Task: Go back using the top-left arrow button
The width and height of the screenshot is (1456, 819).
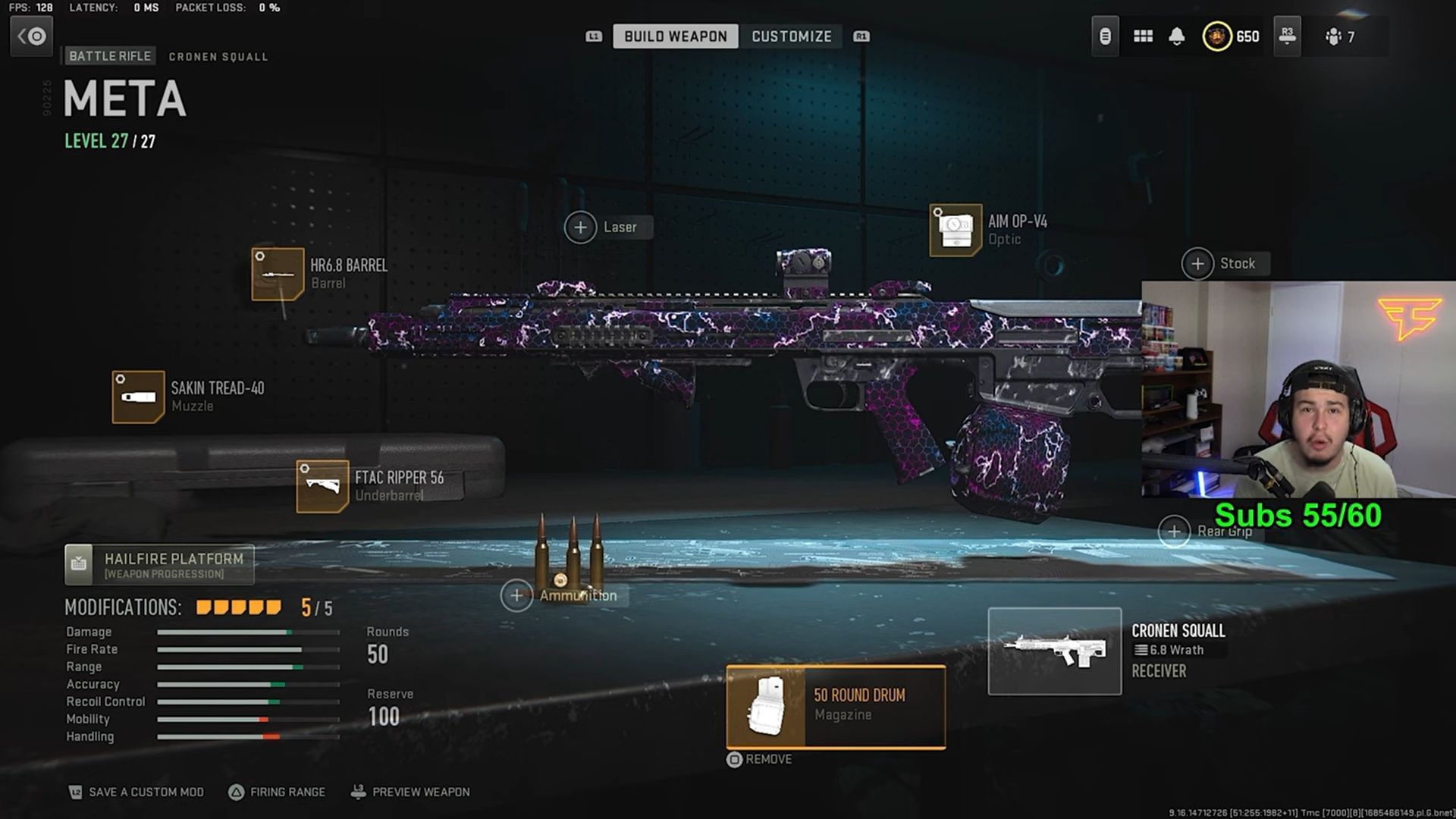Action: [x=31, y=36]
